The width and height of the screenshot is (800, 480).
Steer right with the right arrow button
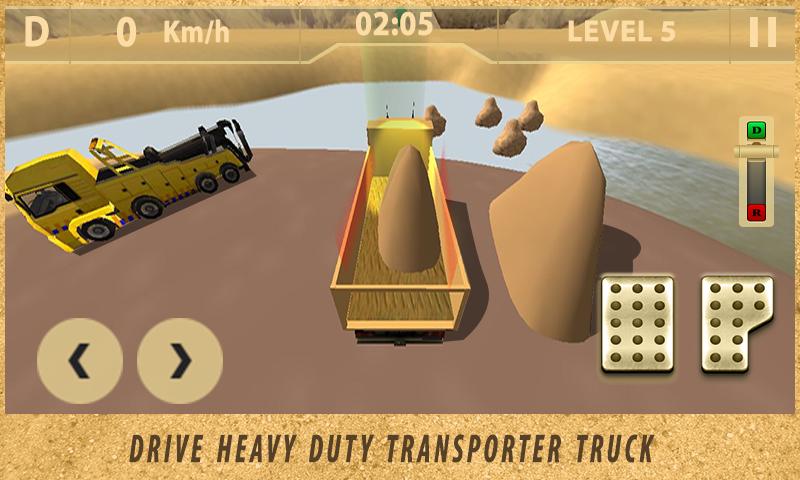tap(180, 361)
